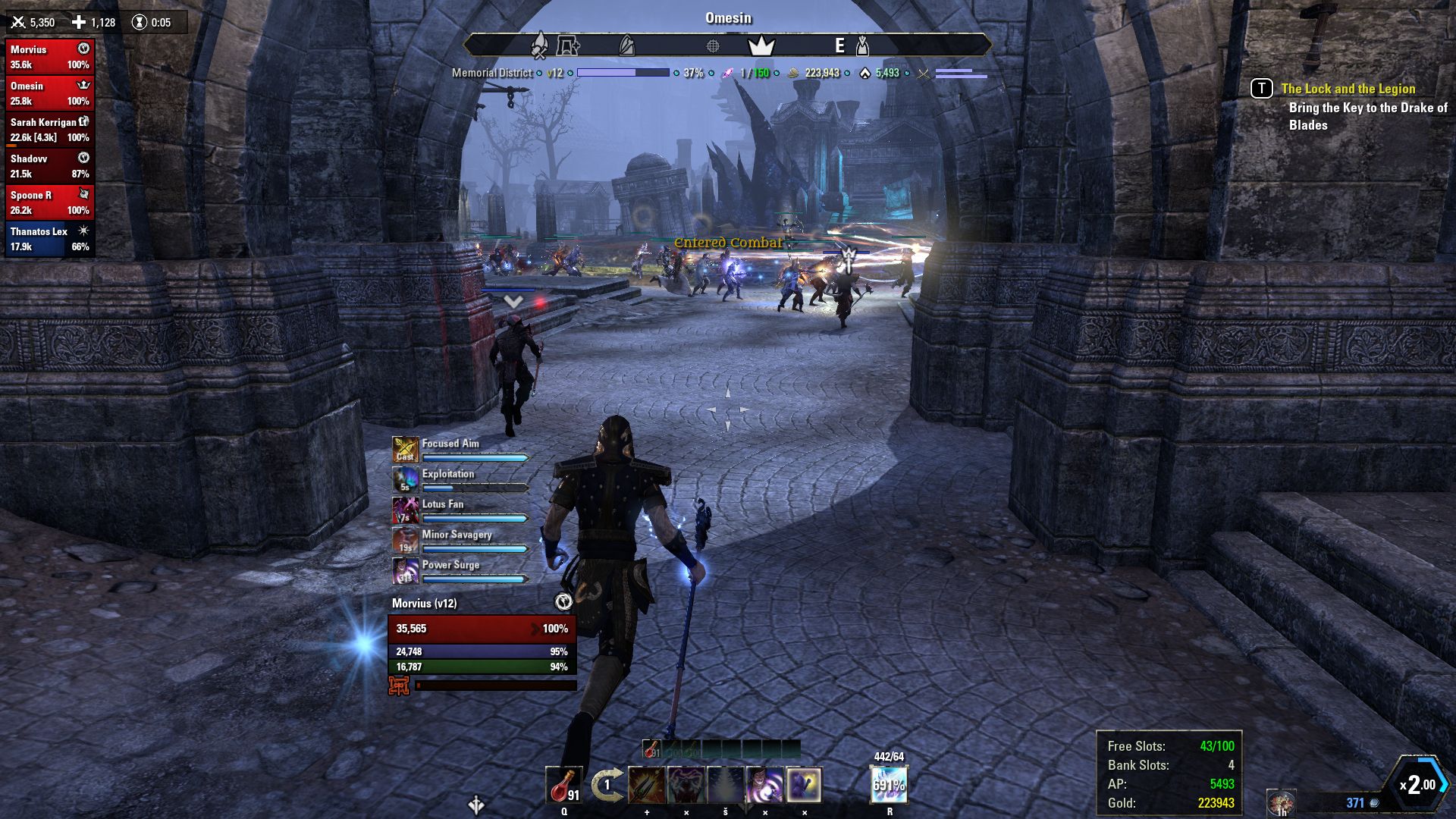This screenshot has height=819, width=1456.
Task: Click the Lotus Fan buff icon
Action: 405,510
